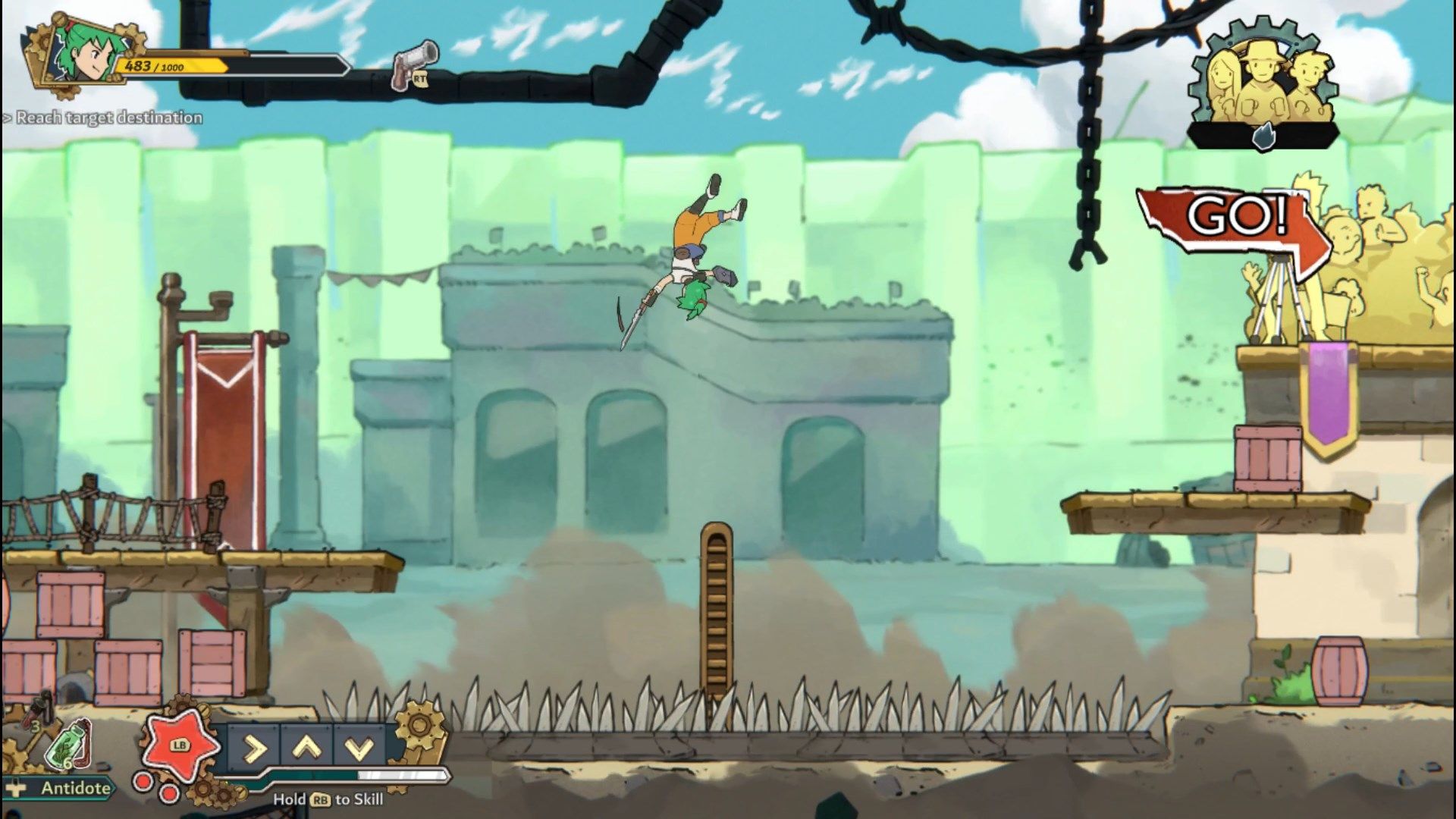
Task: Select the down-arrow combo slot
Action: (359, 748)
